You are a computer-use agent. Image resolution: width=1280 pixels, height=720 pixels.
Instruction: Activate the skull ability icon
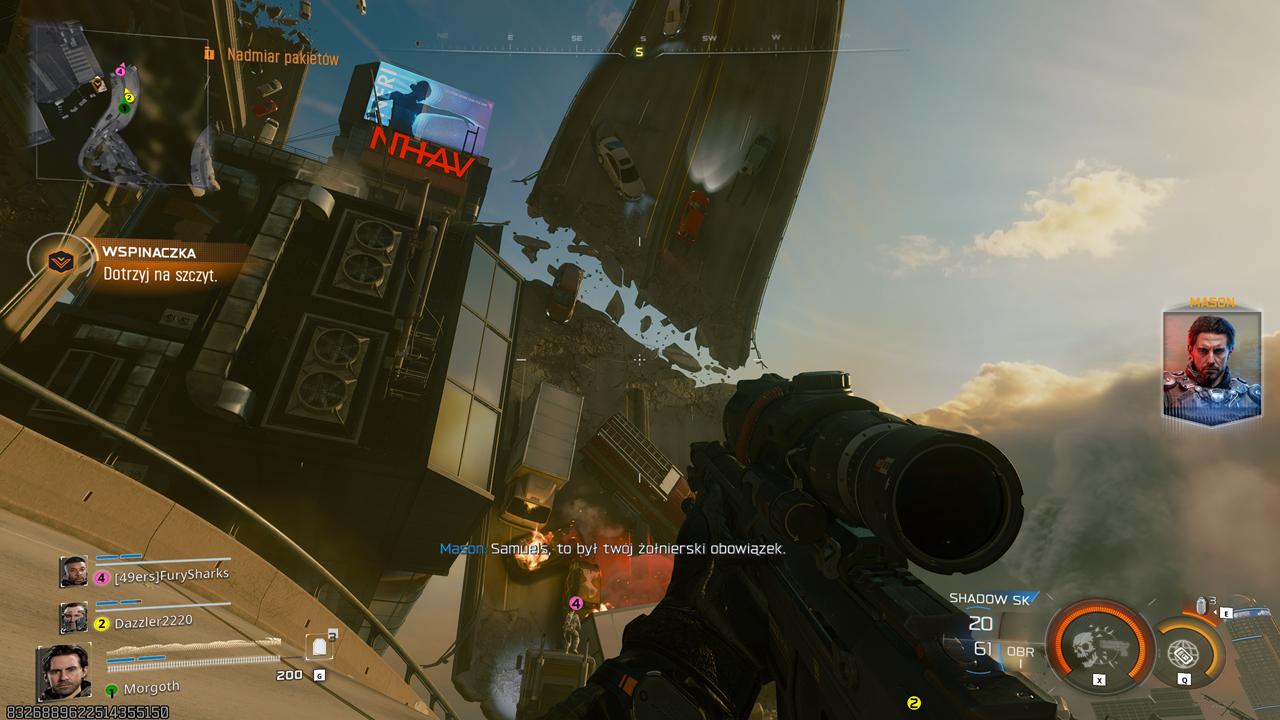(x=1098, y=646)
